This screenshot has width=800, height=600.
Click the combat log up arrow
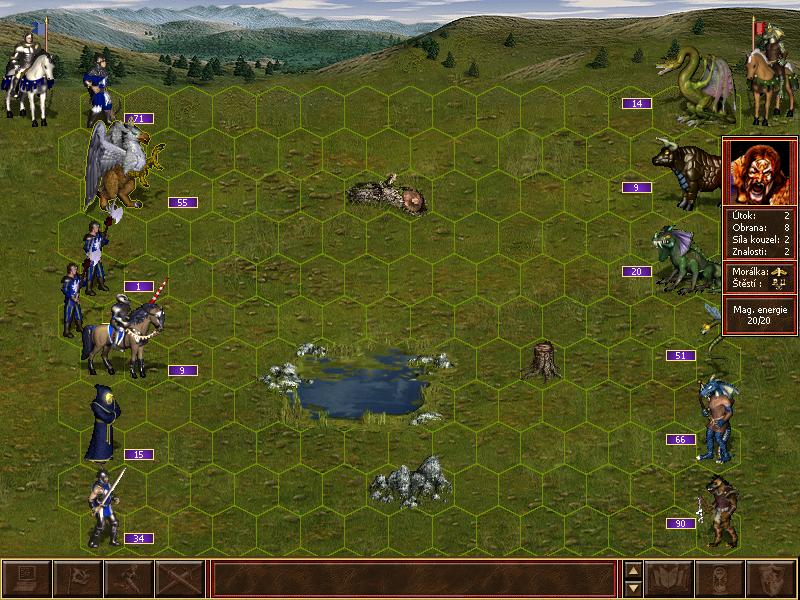point(632,570)
